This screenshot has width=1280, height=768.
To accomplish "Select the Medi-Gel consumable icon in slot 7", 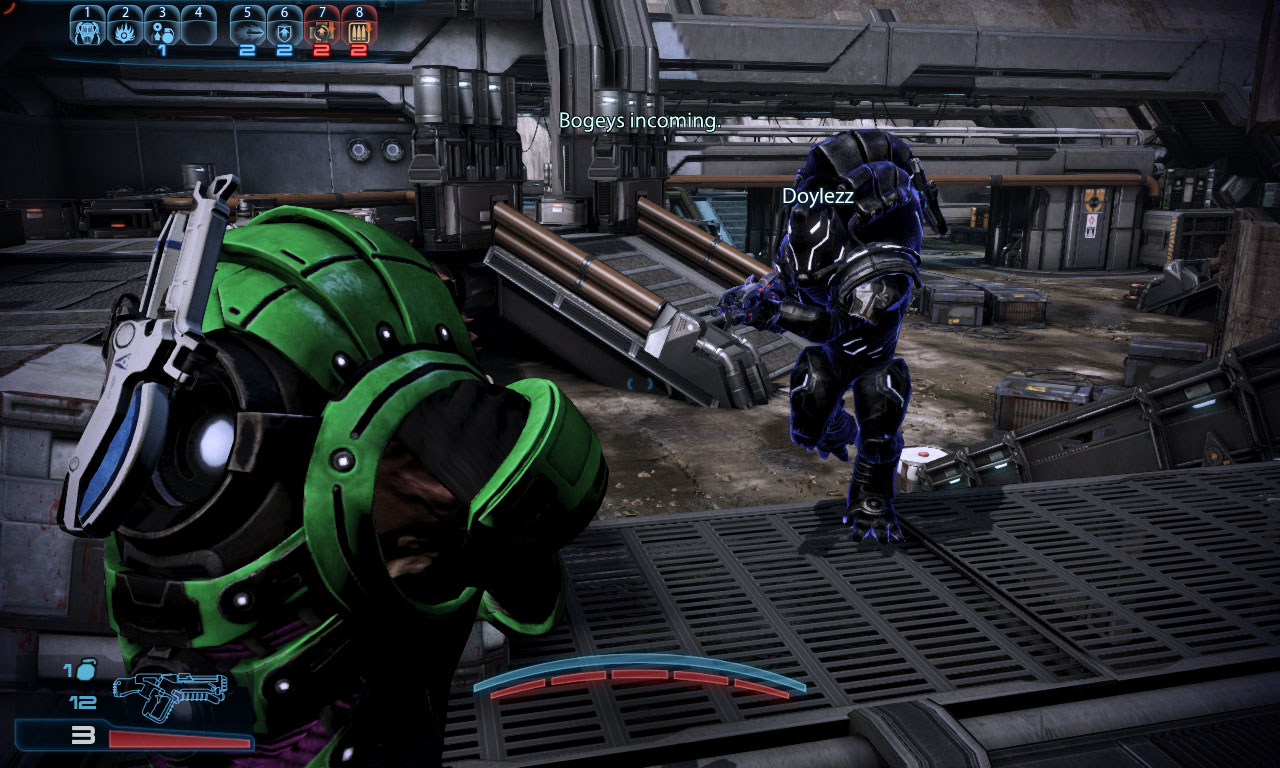I will (x=322, y=31).
